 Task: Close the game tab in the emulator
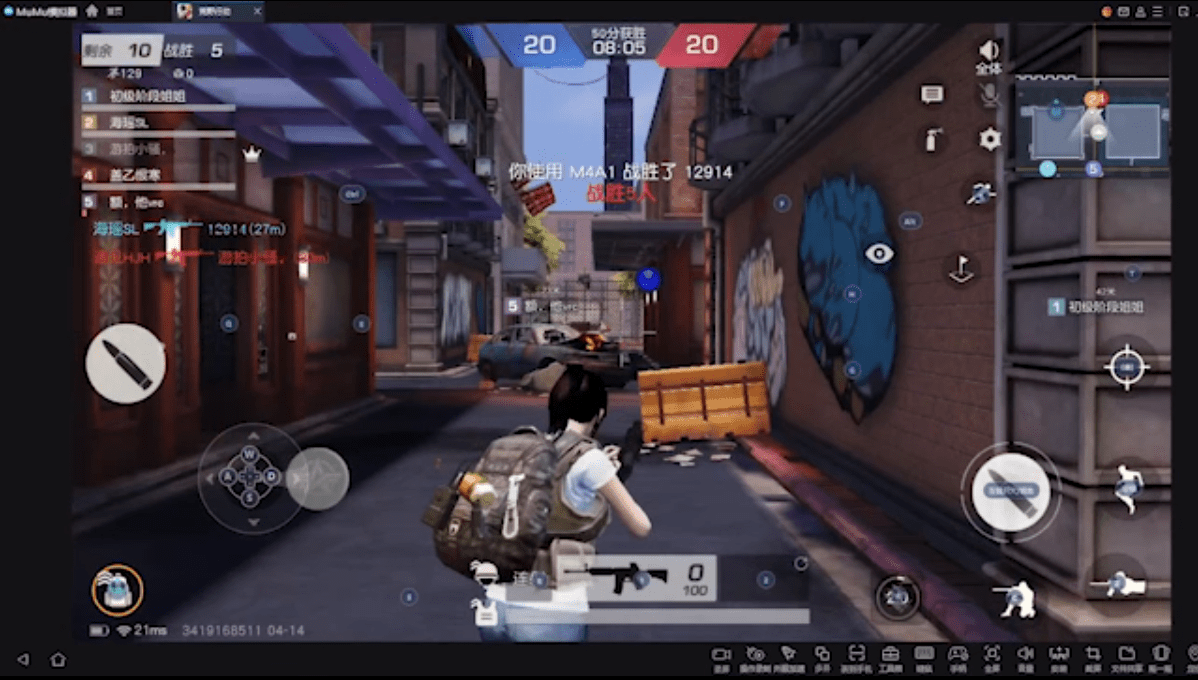pyautogui.click(x=257, y=11)
